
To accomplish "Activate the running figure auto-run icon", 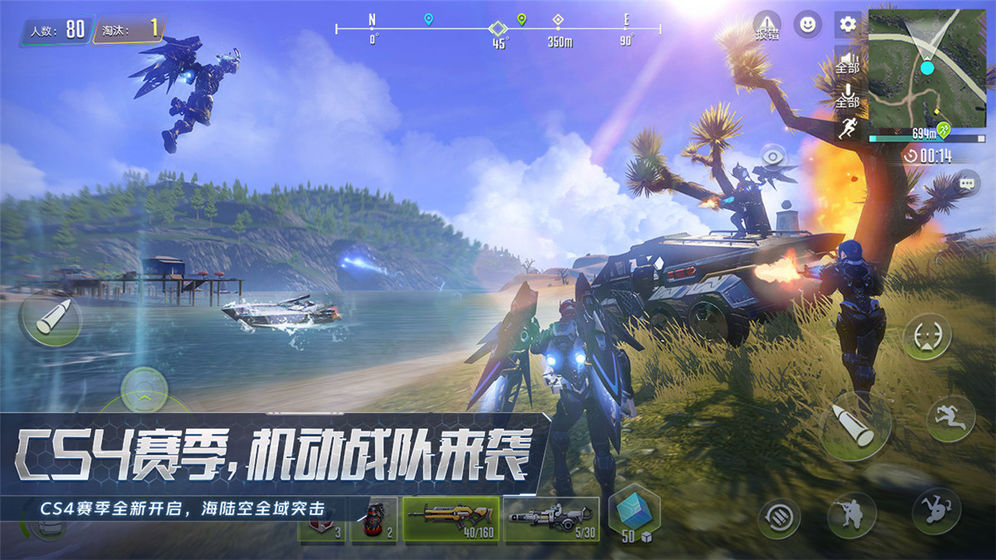I will click(847, 129).
